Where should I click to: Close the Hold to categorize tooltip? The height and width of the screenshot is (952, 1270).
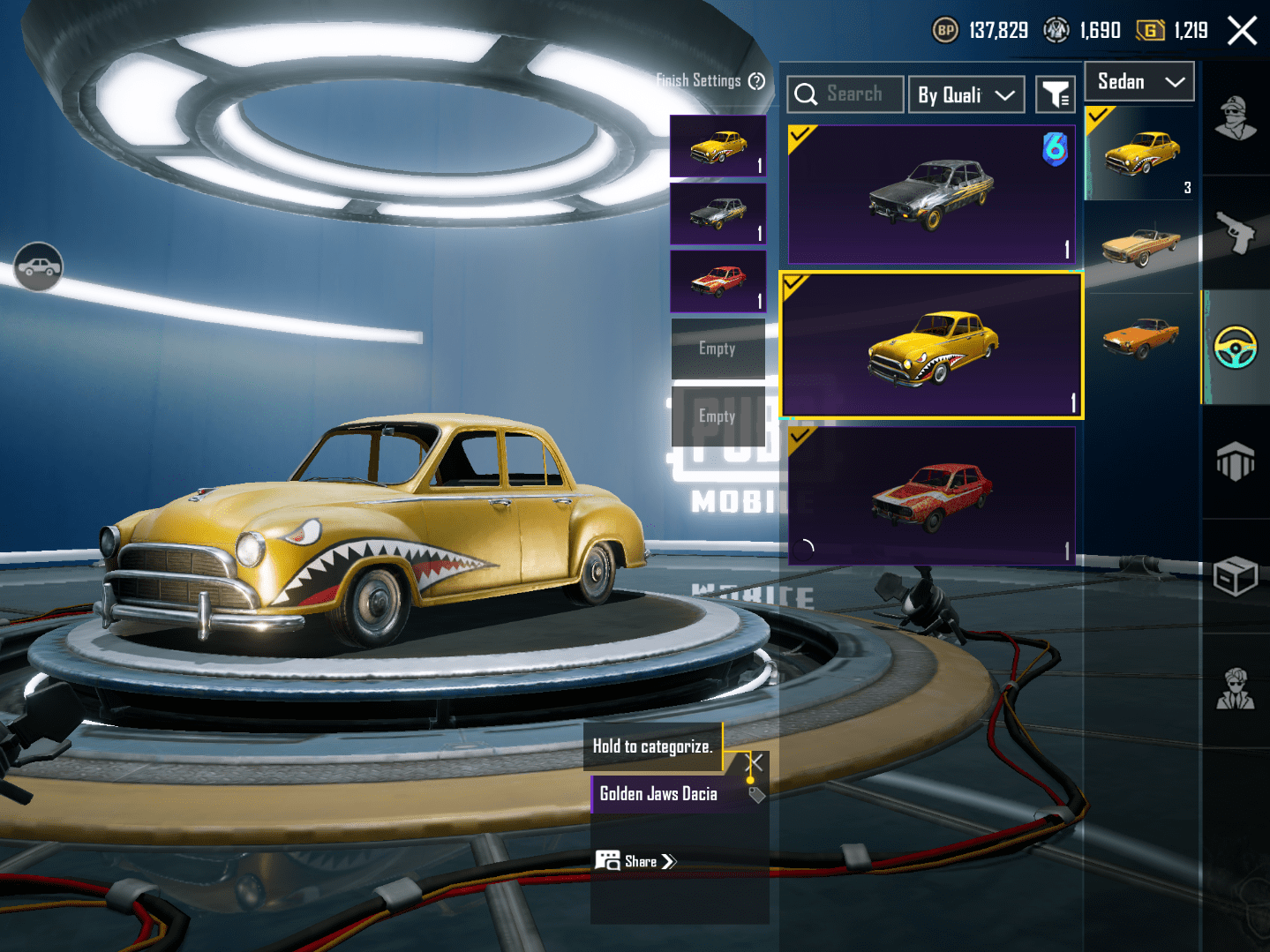coord(755,762)
